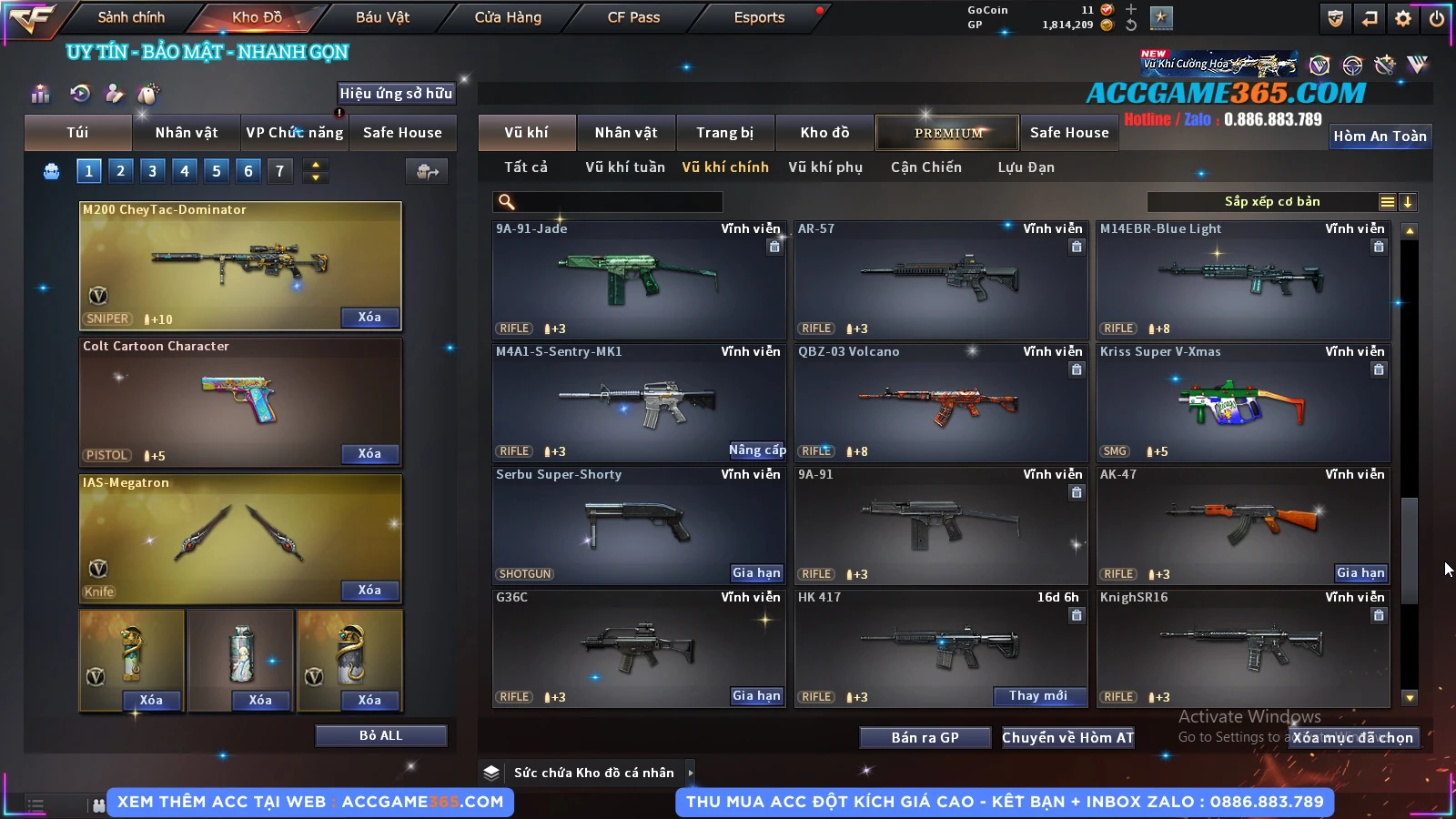Switch to the PREMIUM tab
The width and height of the screenshot is (1456, 819).
947,133
